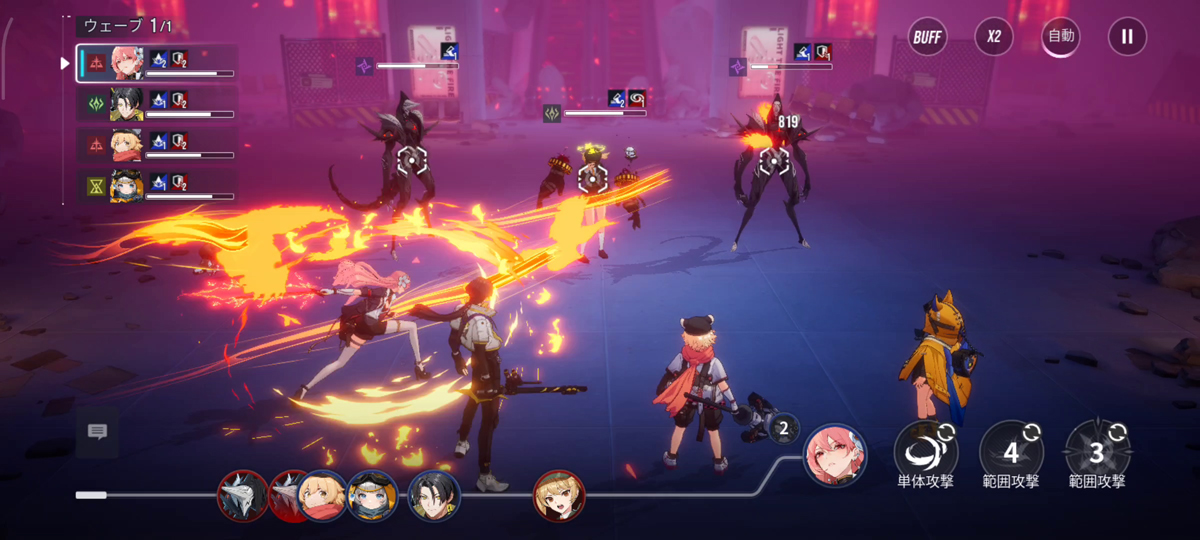This screenshot has width=1200, height=540.
Task: Select the 範囲攻撃 skill with cooldown 3
Action: tap(1097, 452)
